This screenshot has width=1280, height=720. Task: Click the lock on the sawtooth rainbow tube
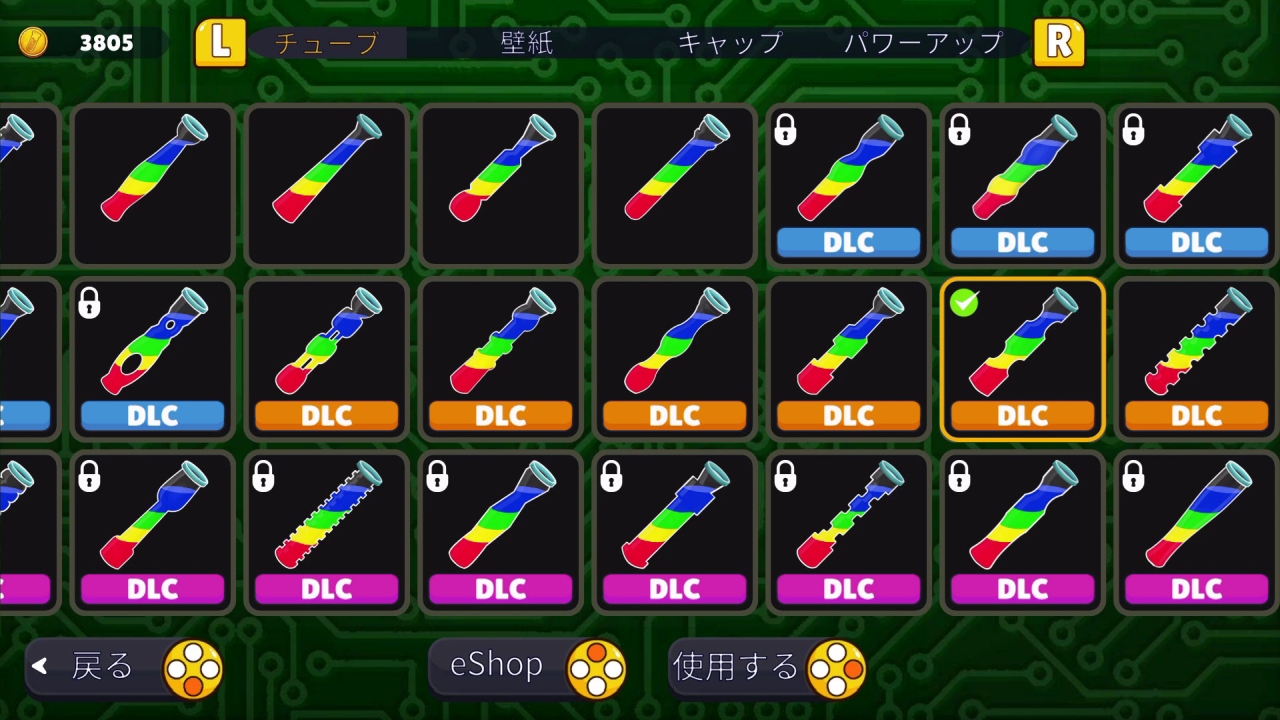263,477
